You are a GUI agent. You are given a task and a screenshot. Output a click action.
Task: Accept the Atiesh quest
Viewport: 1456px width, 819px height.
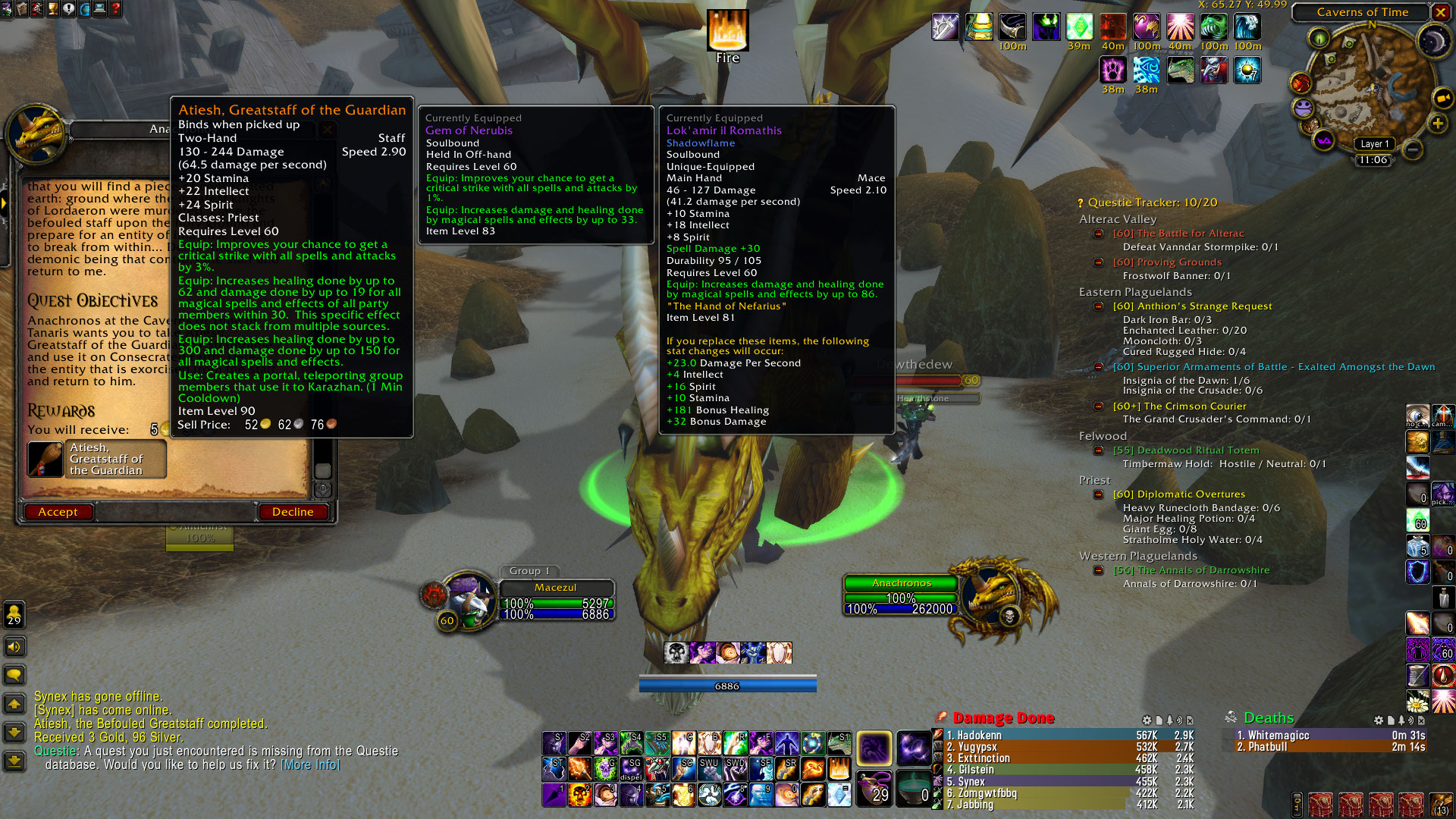pos(58,512)
